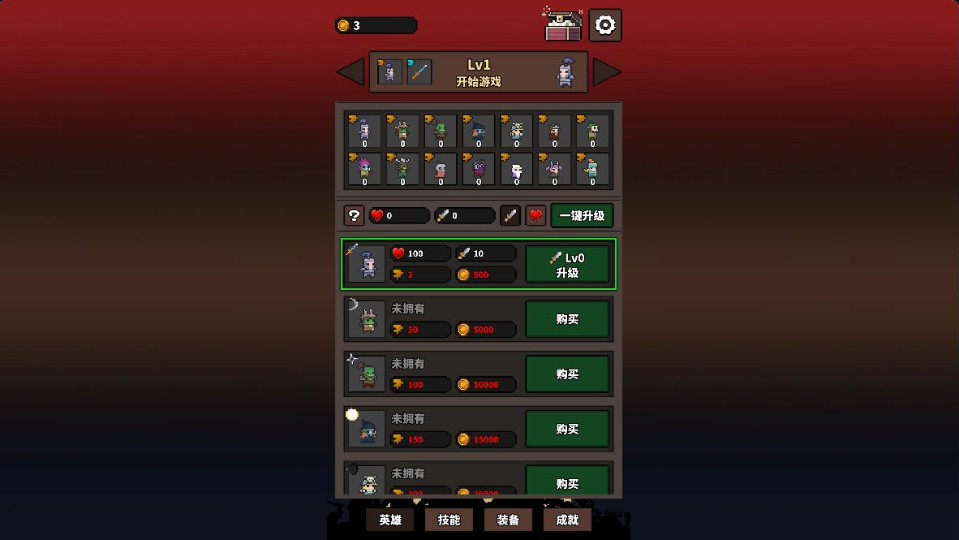The width and height of the screenshot is (959, 540).
Task: Click the one-key upgrade (一键升级) button
Action: (x=582, y=215)
